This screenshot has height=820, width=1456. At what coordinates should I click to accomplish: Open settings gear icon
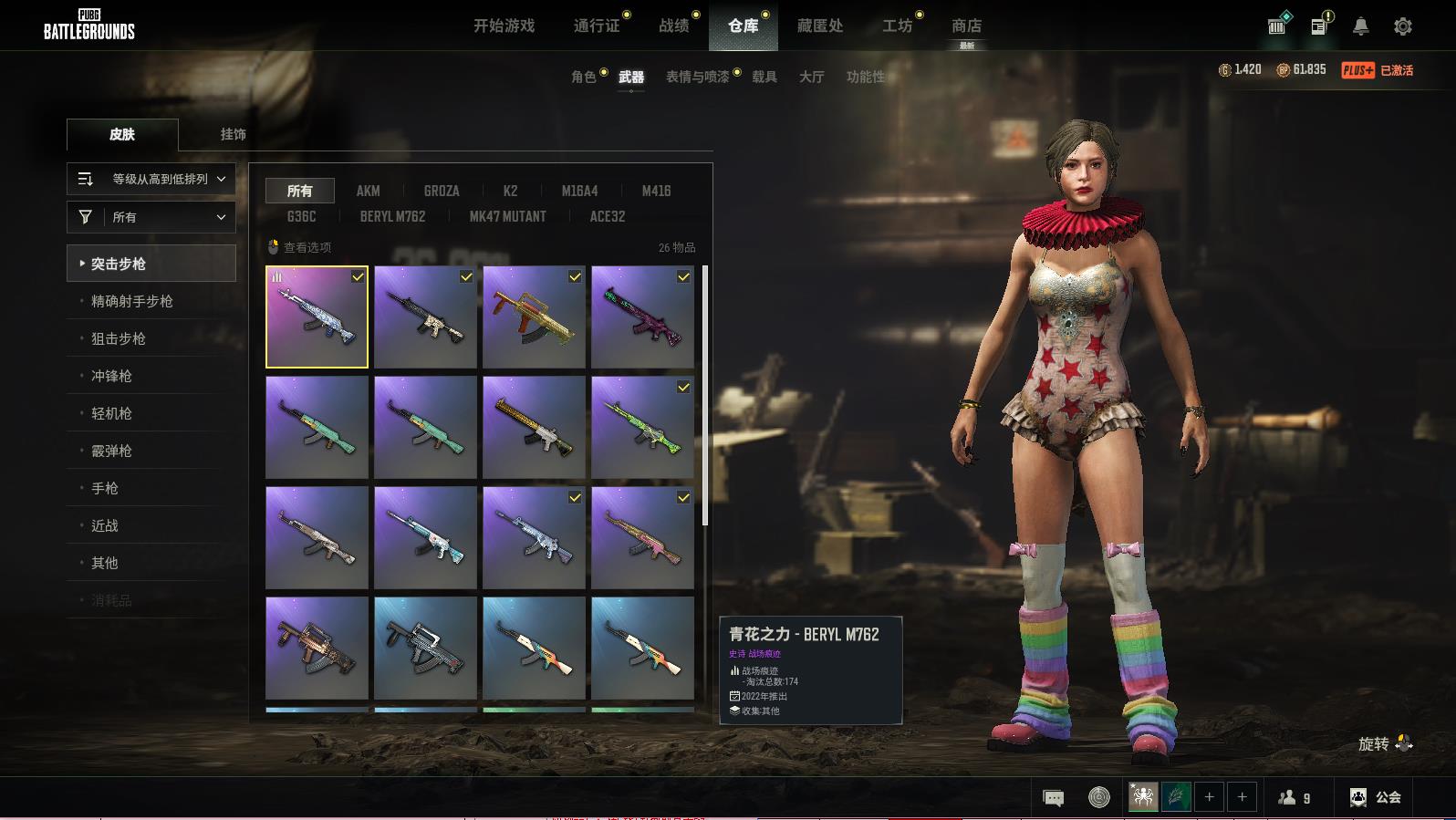coord(1402,26)
